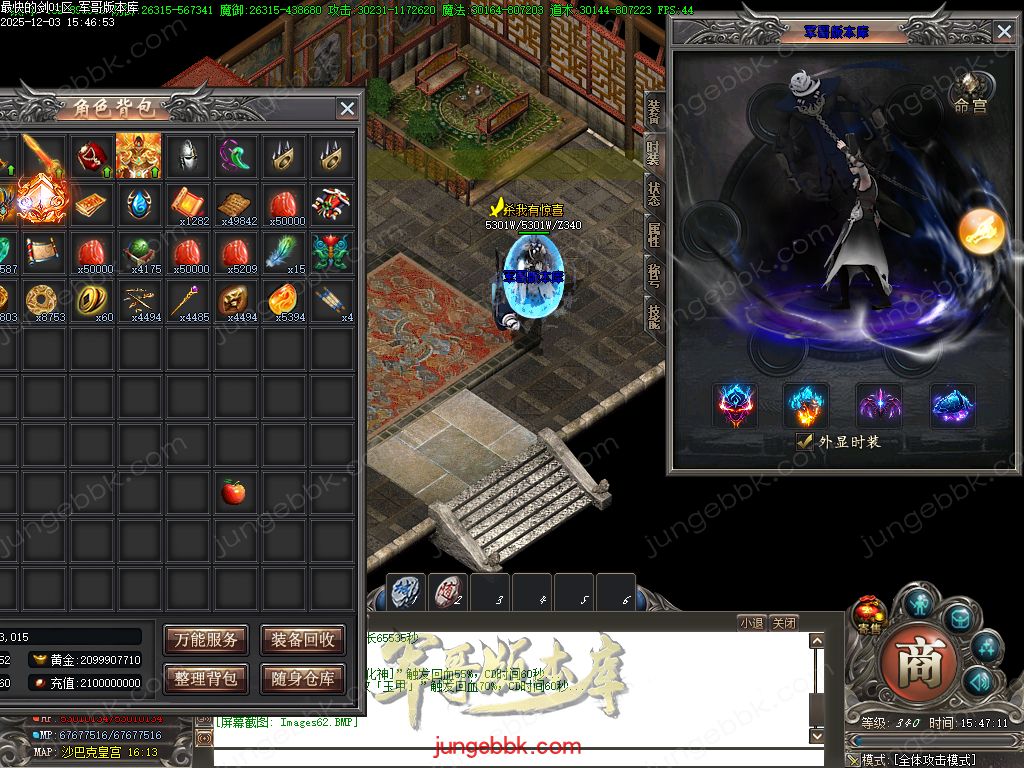The height and width of the screenshot is (768, 1024).
Task: Open the 属性 attributes tab
Action: [x=654, y=235]
